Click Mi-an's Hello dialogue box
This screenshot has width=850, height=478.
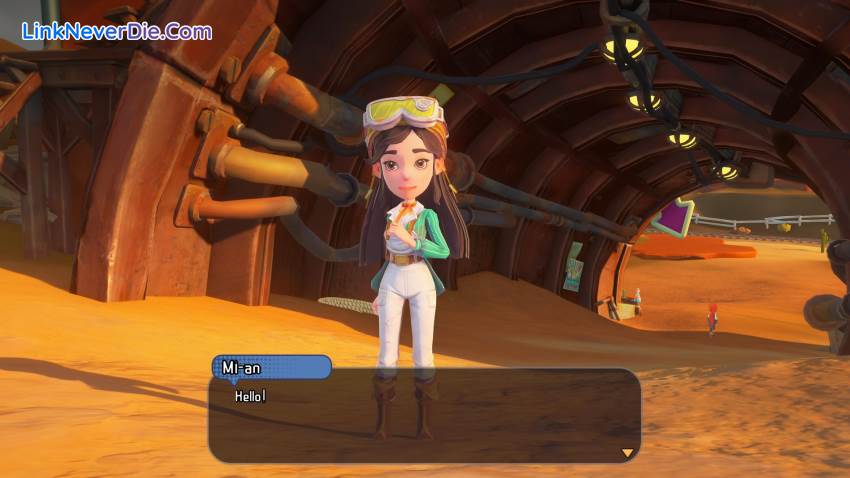click(x=424, y=416)
